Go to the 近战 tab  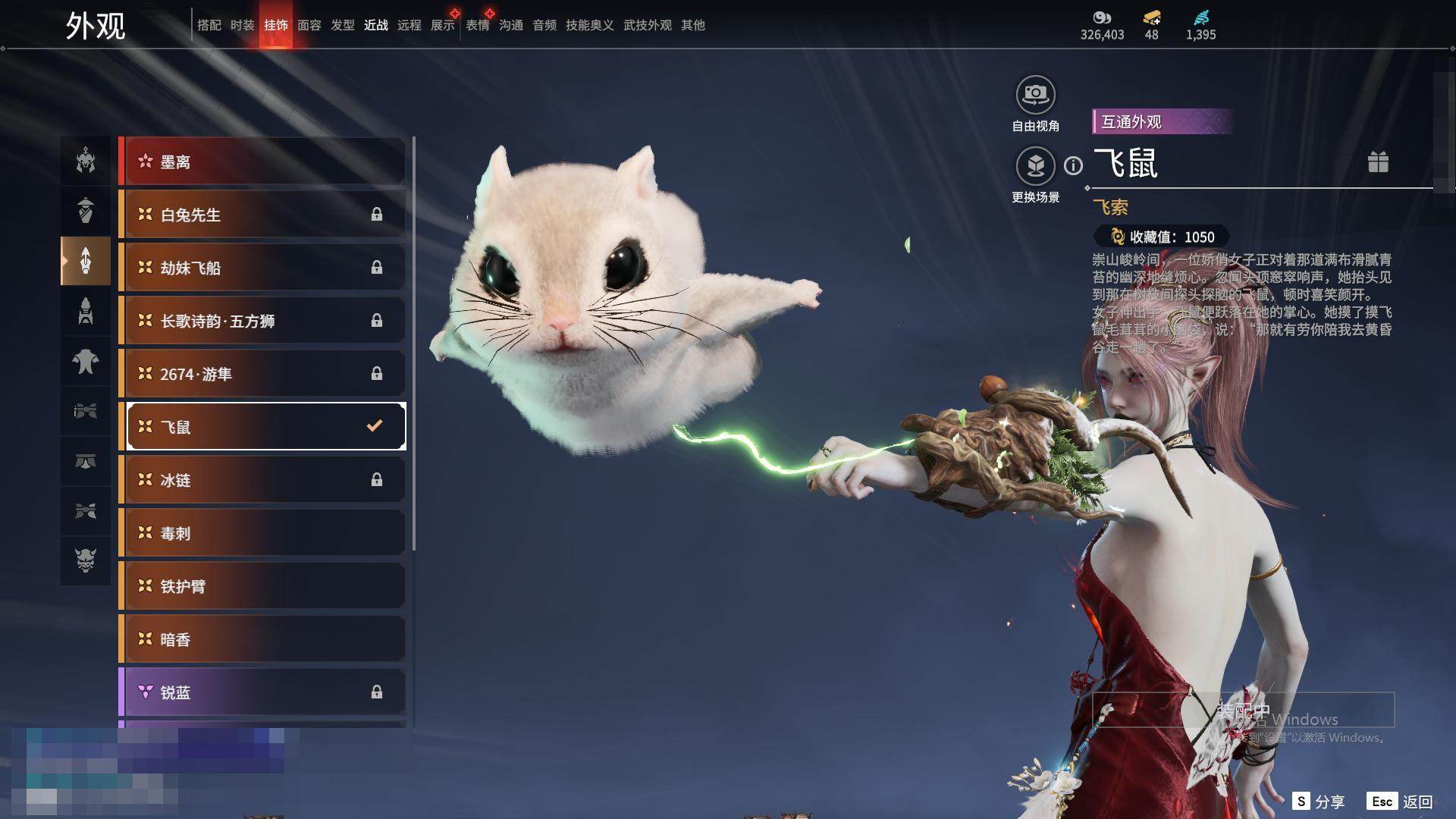pyautogui.click(x=376, y=25)
